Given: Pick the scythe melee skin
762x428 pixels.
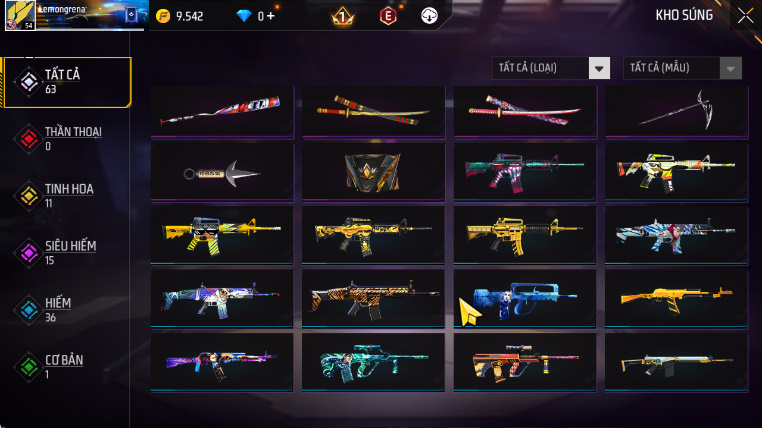Looking at the screenshot, I should (x=676, y=110).
